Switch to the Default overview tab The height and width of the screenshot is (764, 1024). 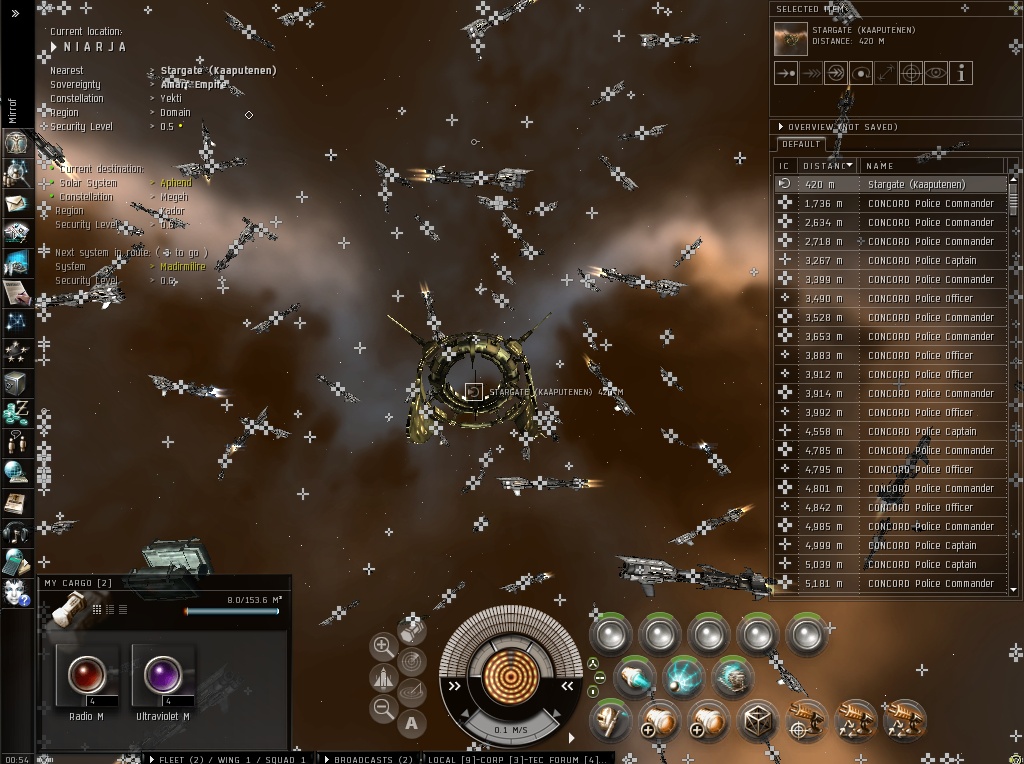click(x=801, y=144)
